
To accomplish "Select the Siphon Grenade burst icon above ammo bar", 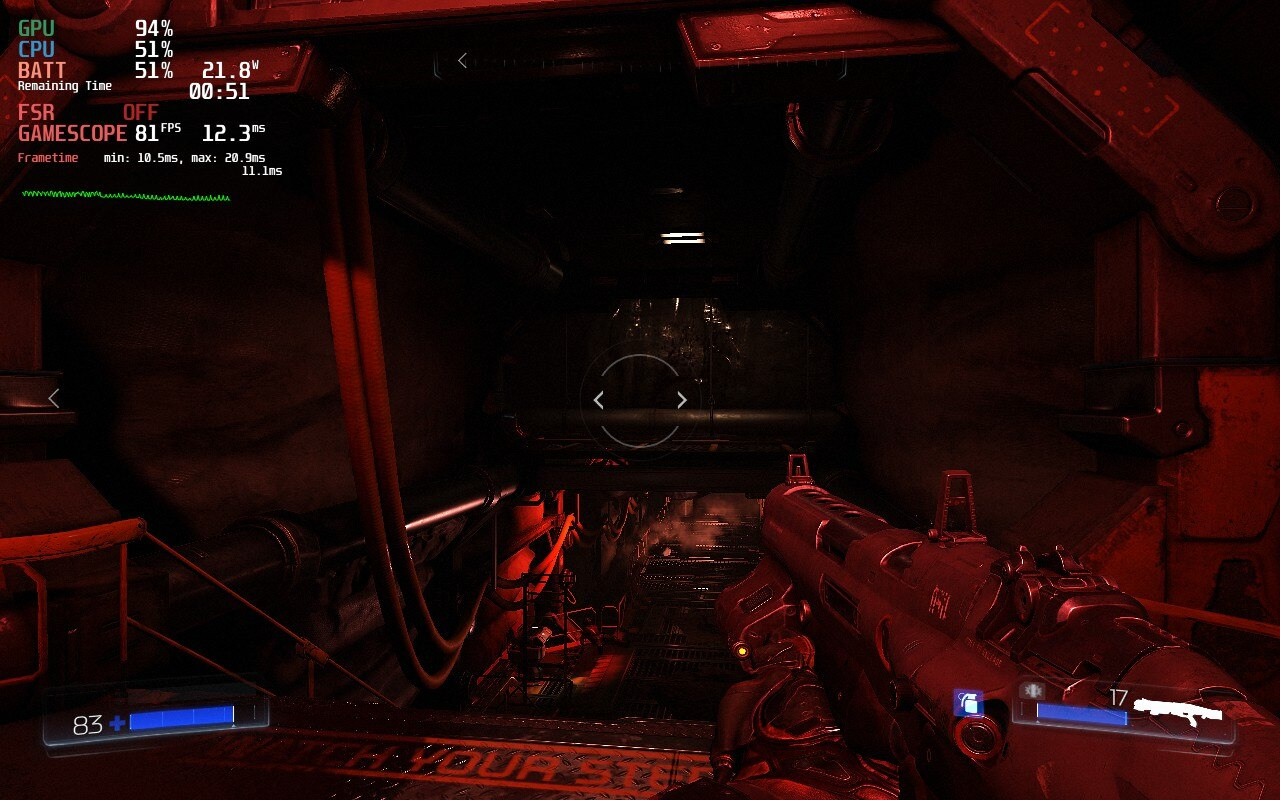I will [1034, 691].
